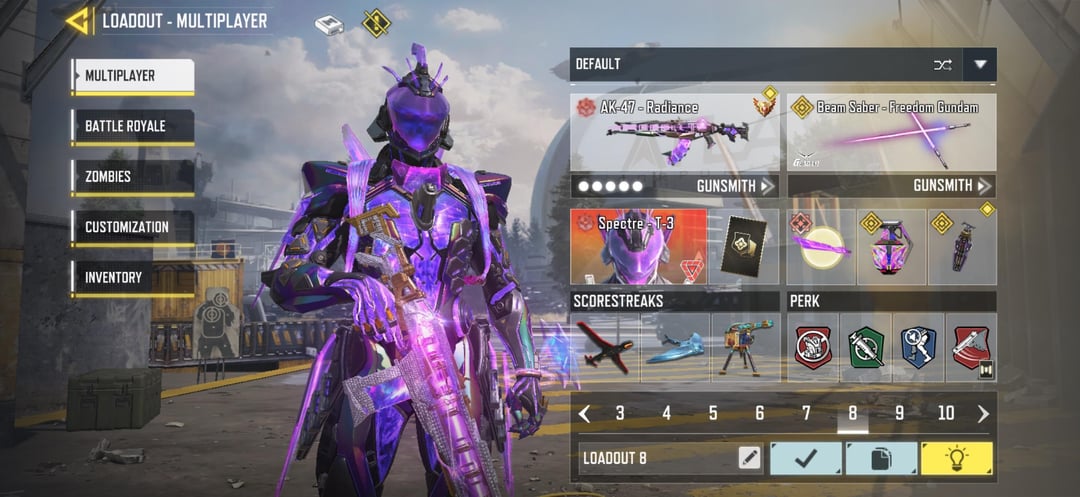Show next loadouts with the right arrow

[x=983, y=413]
